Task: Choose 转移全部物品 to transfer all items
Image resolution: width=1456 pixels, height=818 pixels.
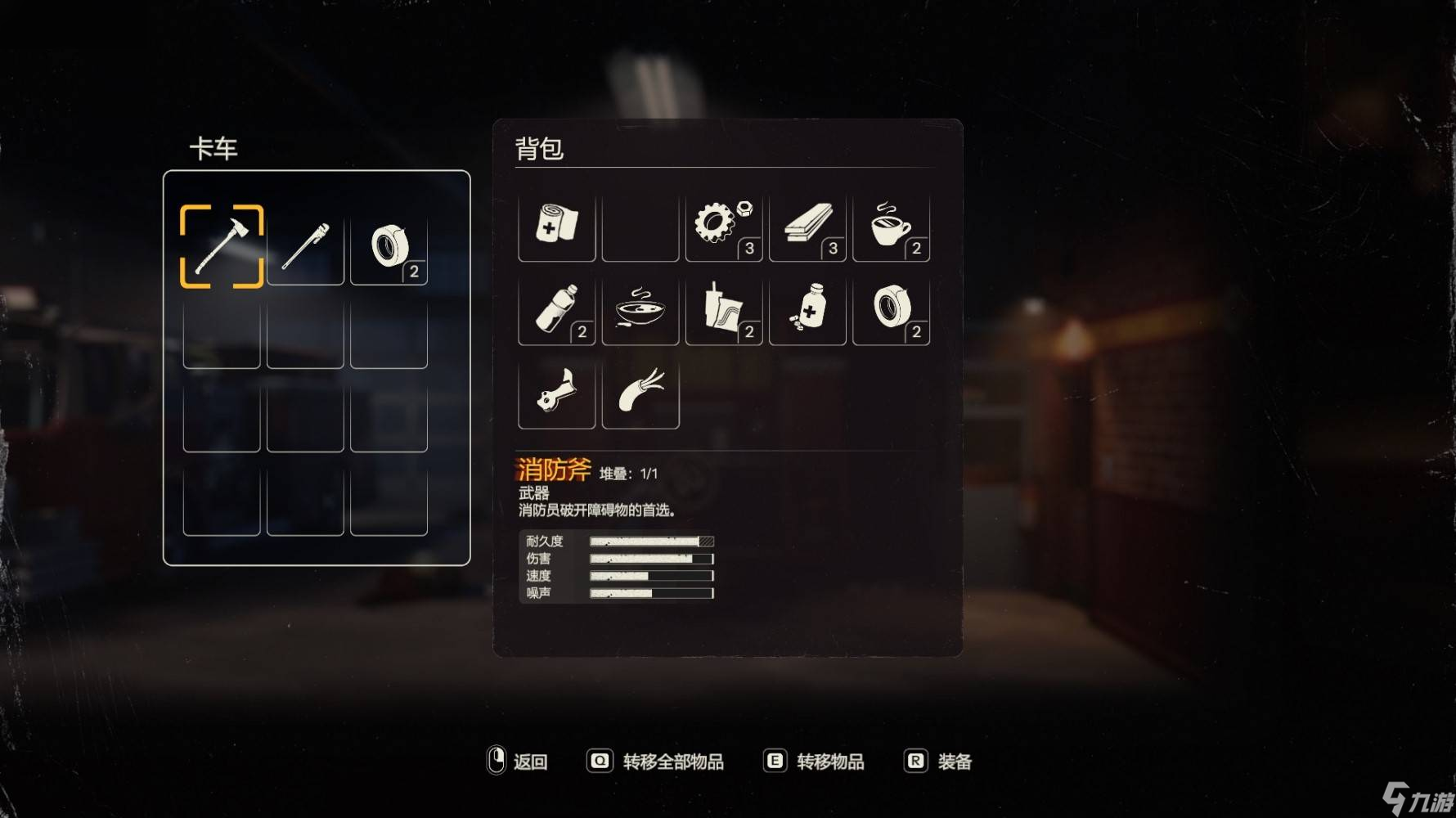Action: click(x=656, y=762)
